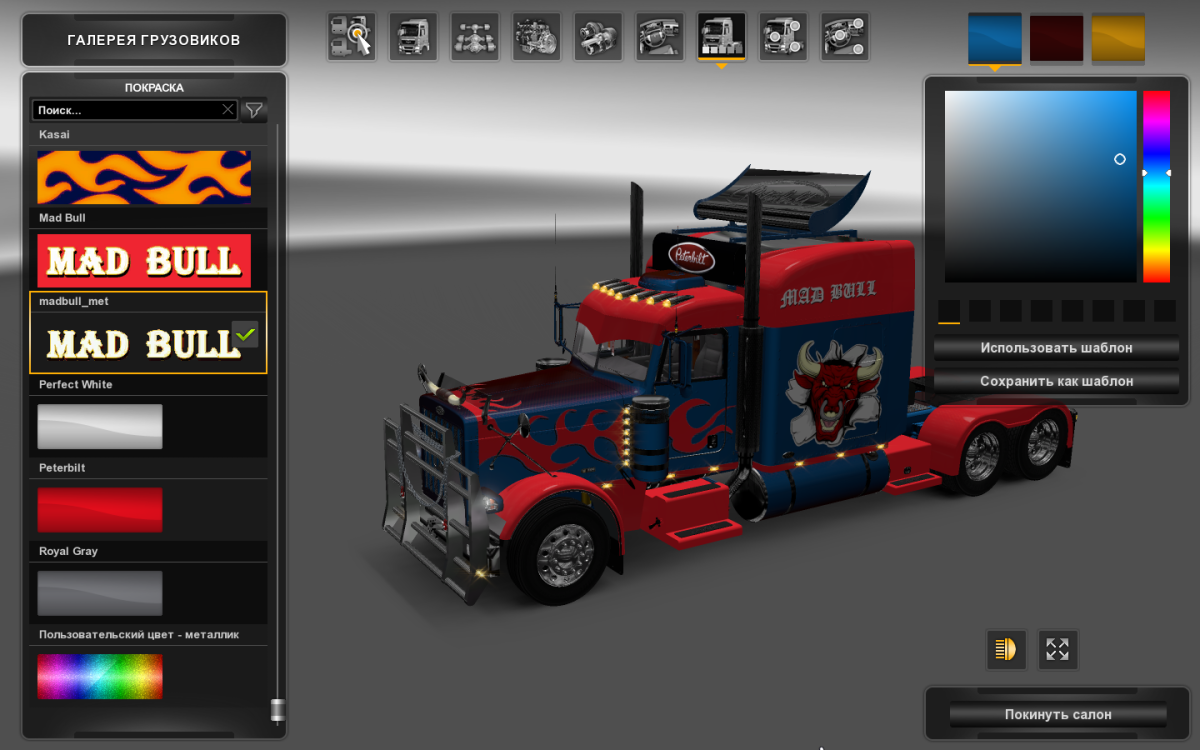Select the red Peterbilt paint
Screen dimensions: 1200x750
[x=100, y=509]
